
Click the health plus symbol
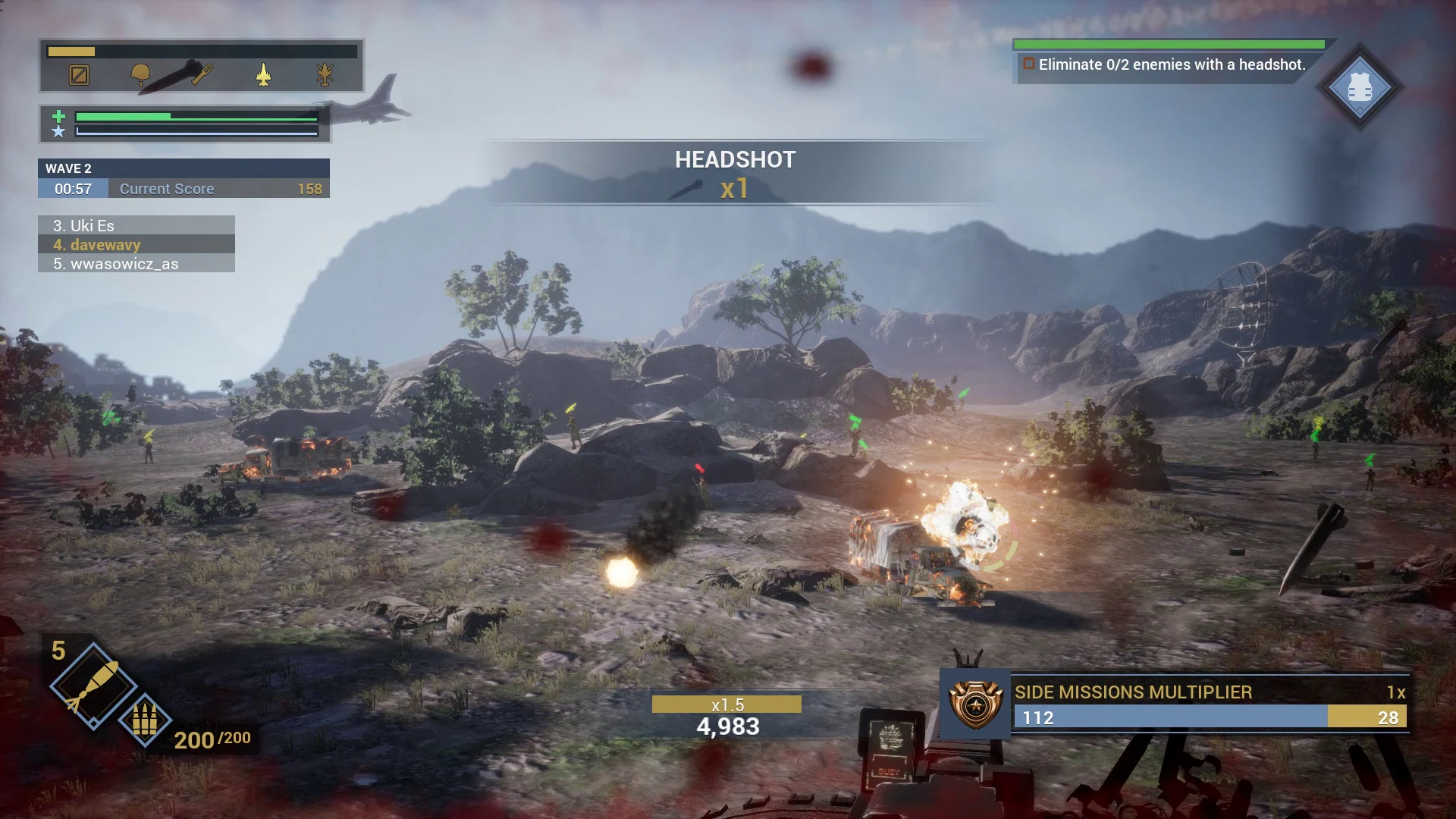(58, 115)
